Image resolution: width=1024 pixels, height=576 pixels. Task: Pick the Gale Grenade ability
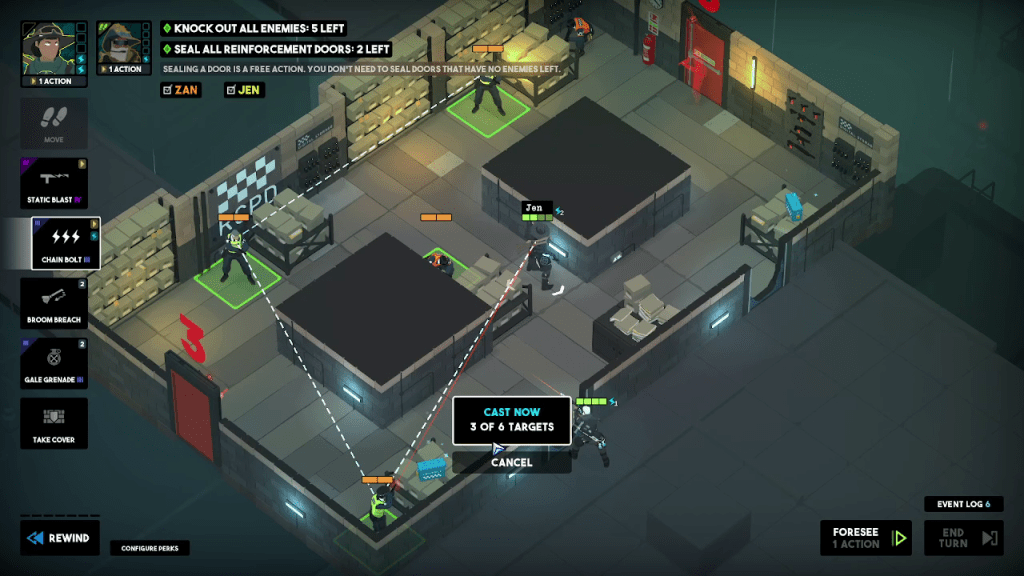coord(54,363)
